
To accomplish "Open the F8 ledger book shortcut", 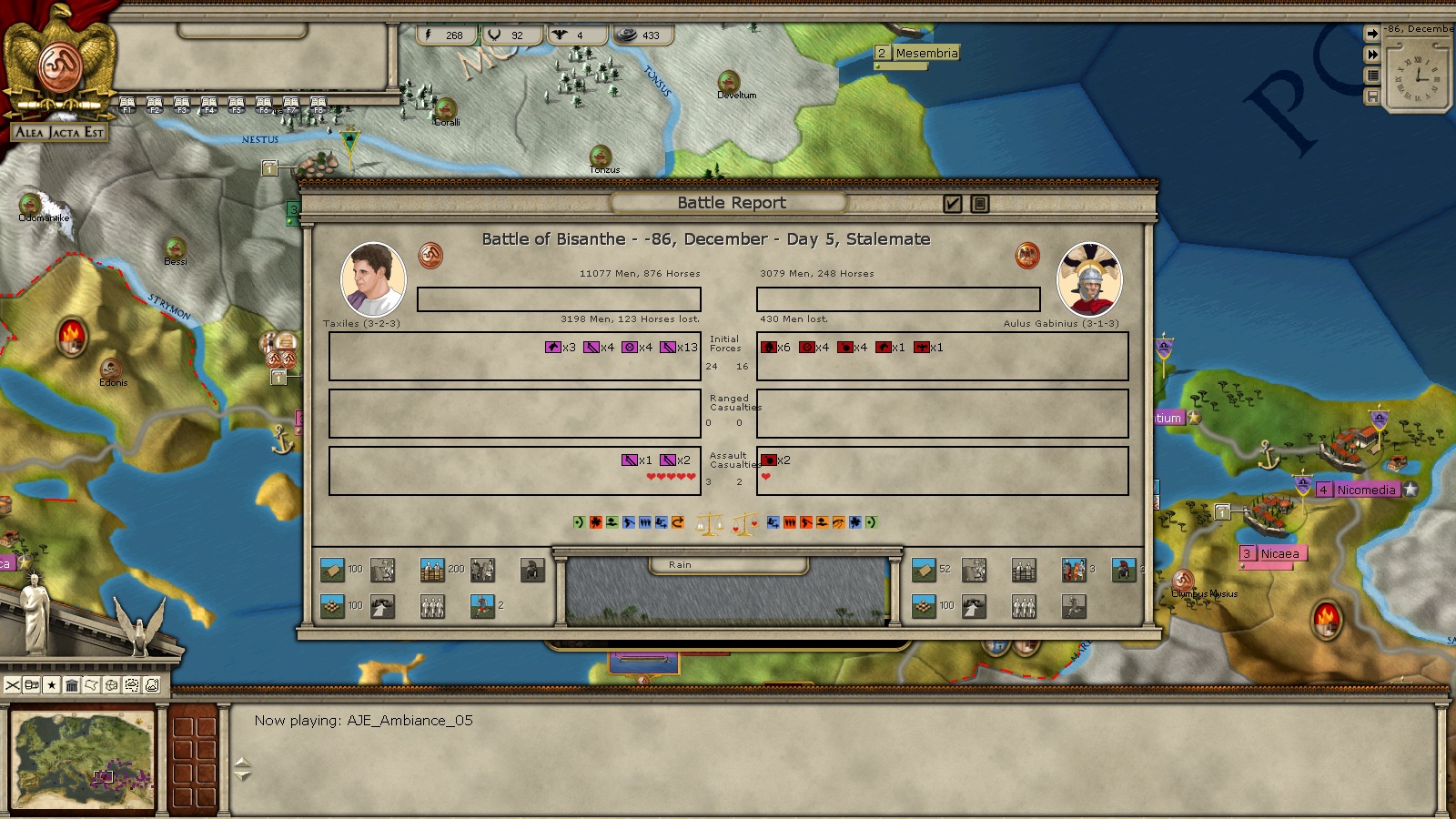I will (x=318, y=105).
